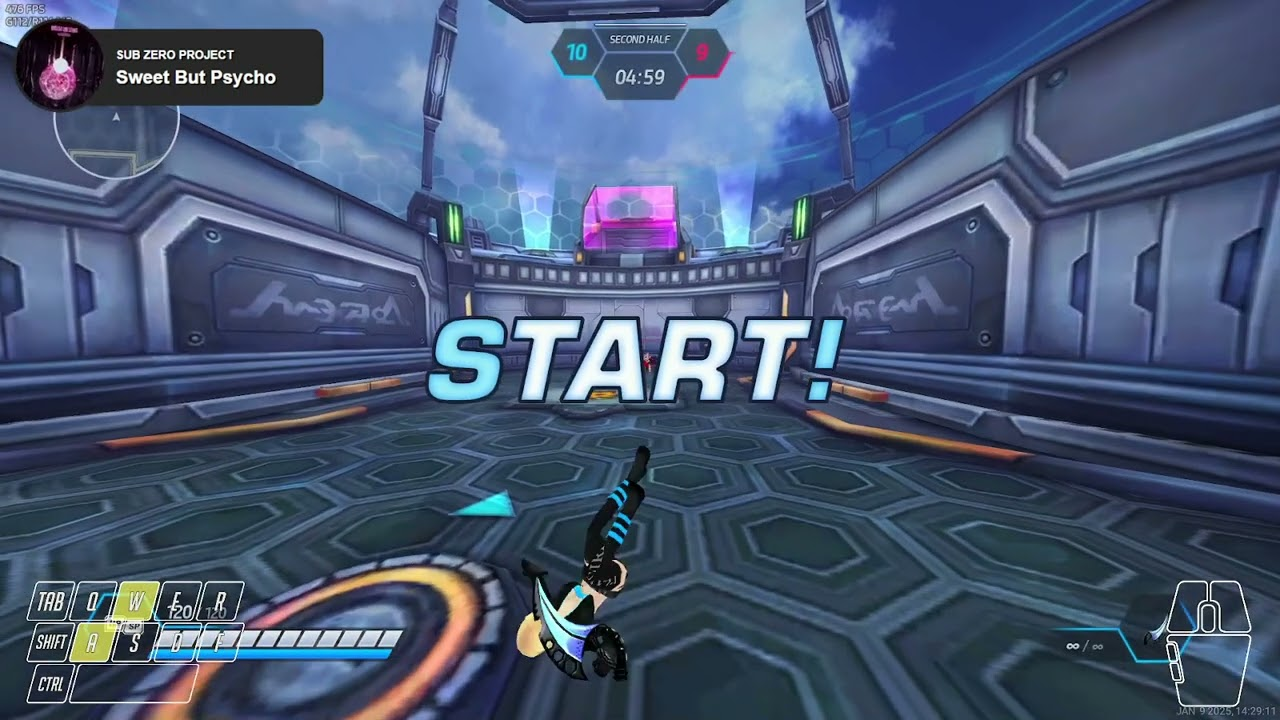This screenshot has height=720, width=1280.
Task: Click the pink album art thumbnail
Action: click(x=59, y=66)
